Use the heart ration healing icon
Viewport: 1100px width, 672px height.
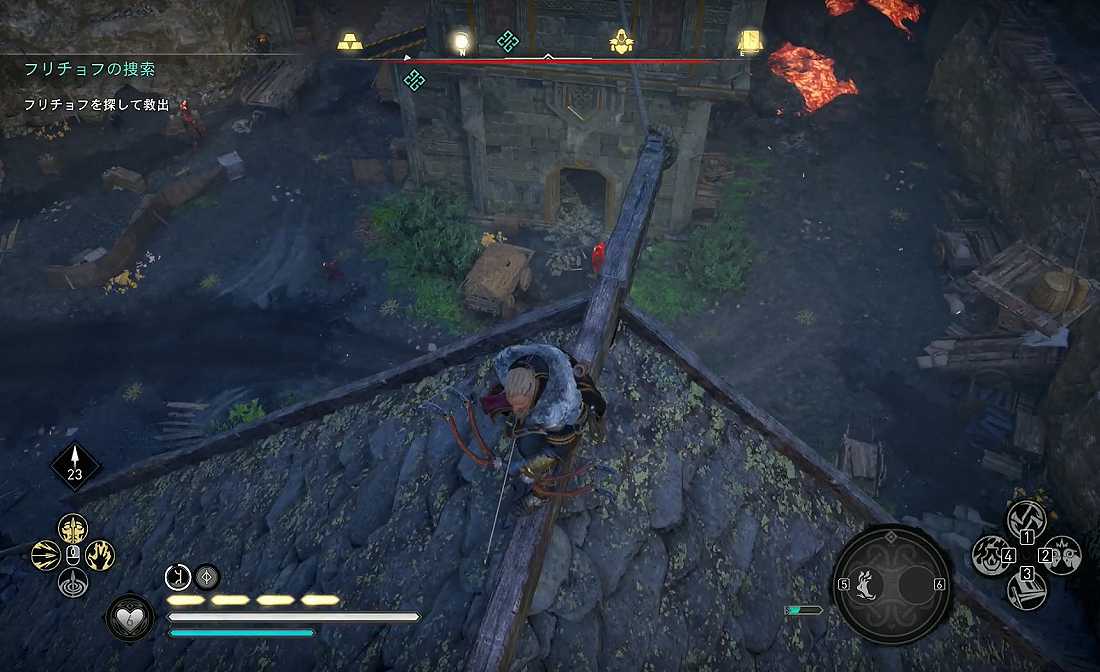(x=130, y=618)
